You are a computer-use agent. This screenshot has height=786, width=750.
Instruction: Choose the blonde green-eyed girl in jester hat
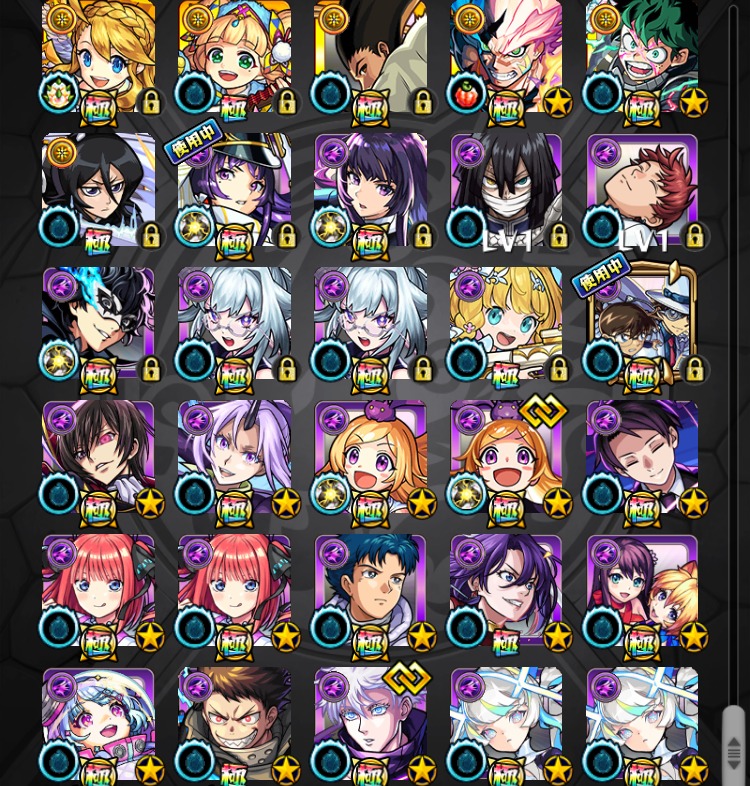point(235,57)
